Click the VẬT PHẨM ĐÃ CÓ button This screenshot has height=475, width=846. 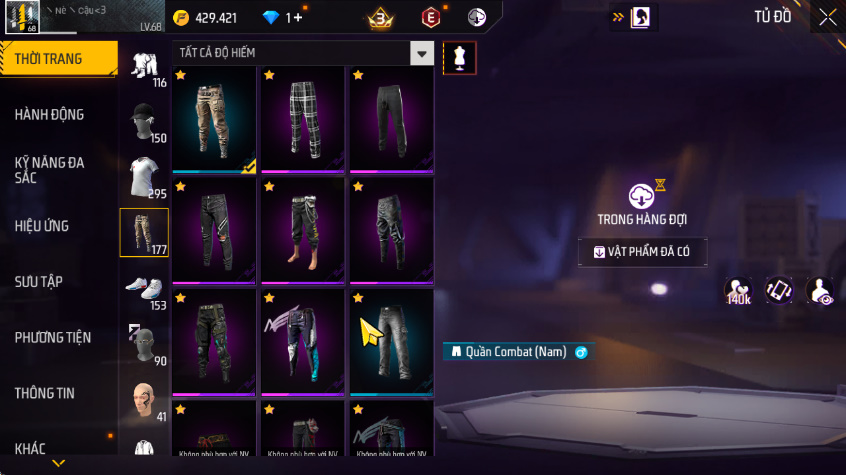coord(642,252)
